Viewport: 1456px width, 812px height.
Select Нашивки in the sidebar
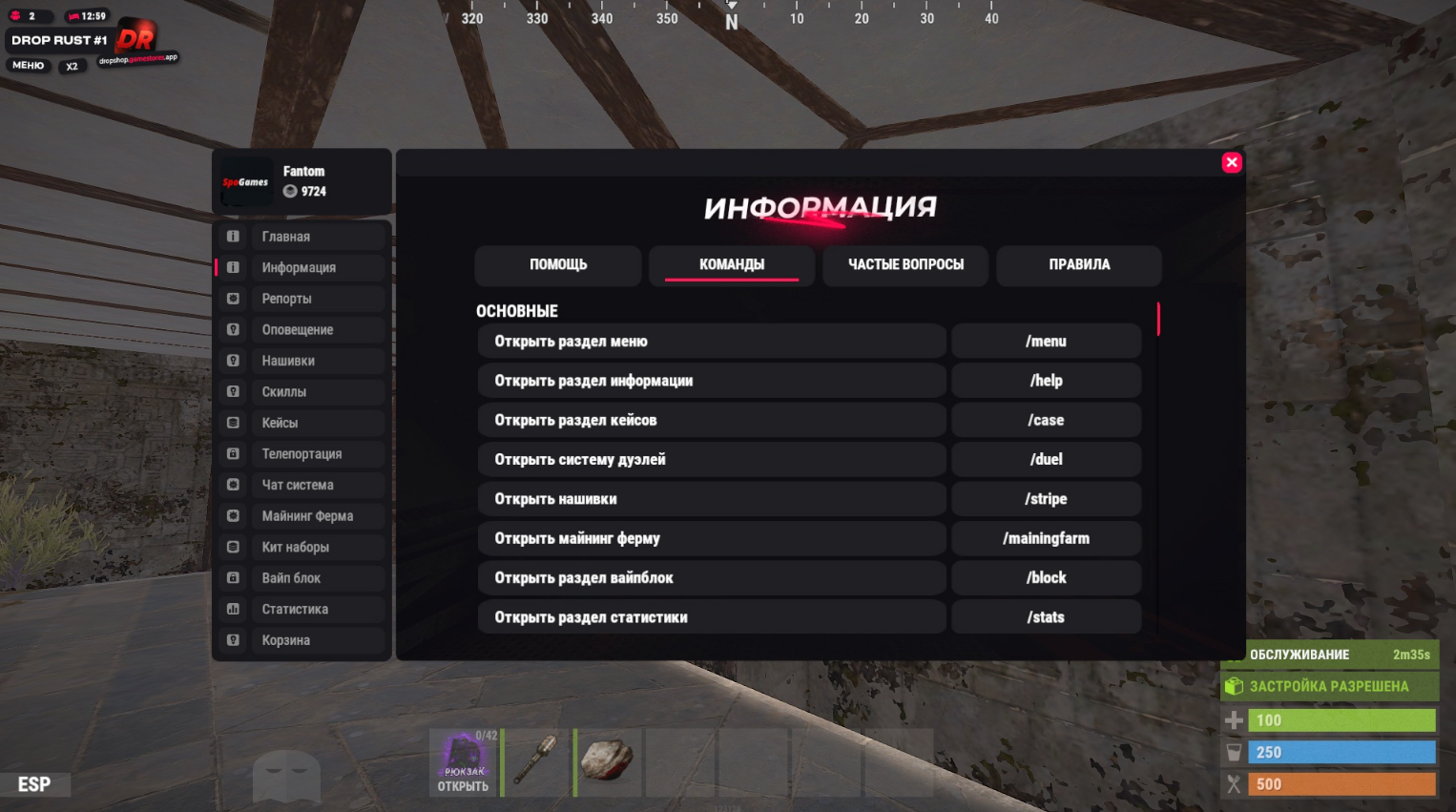(302, 361)
